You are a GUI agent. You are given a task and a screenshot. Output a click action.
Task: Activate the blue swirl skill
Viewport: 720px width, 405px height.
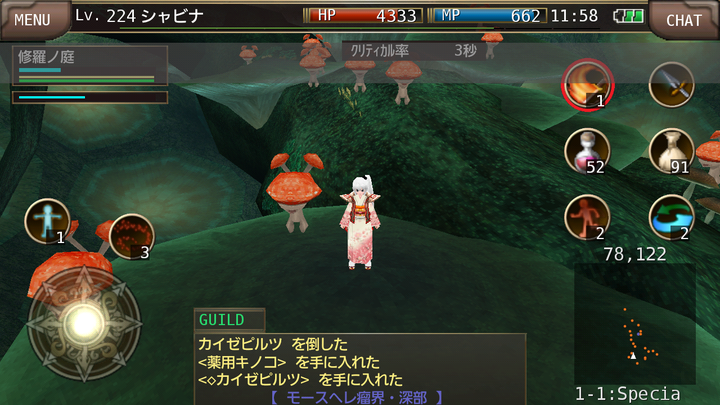(671, 217)
